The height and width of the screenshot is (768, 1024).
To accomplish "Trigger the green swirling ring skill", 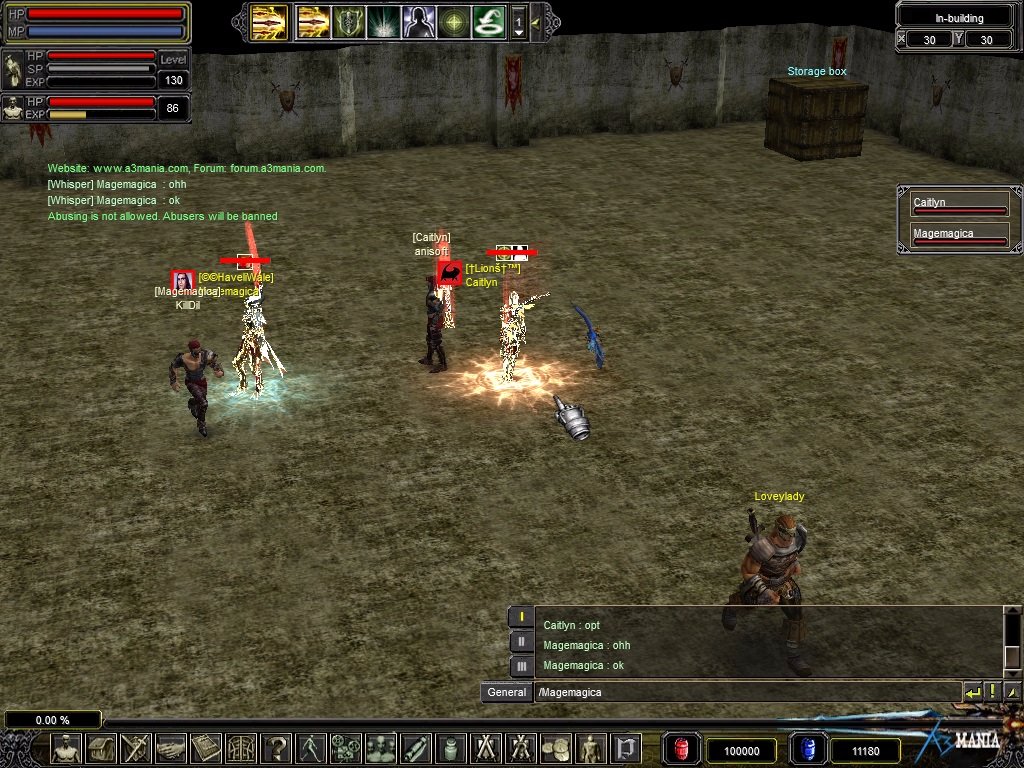I will [487, 21].
